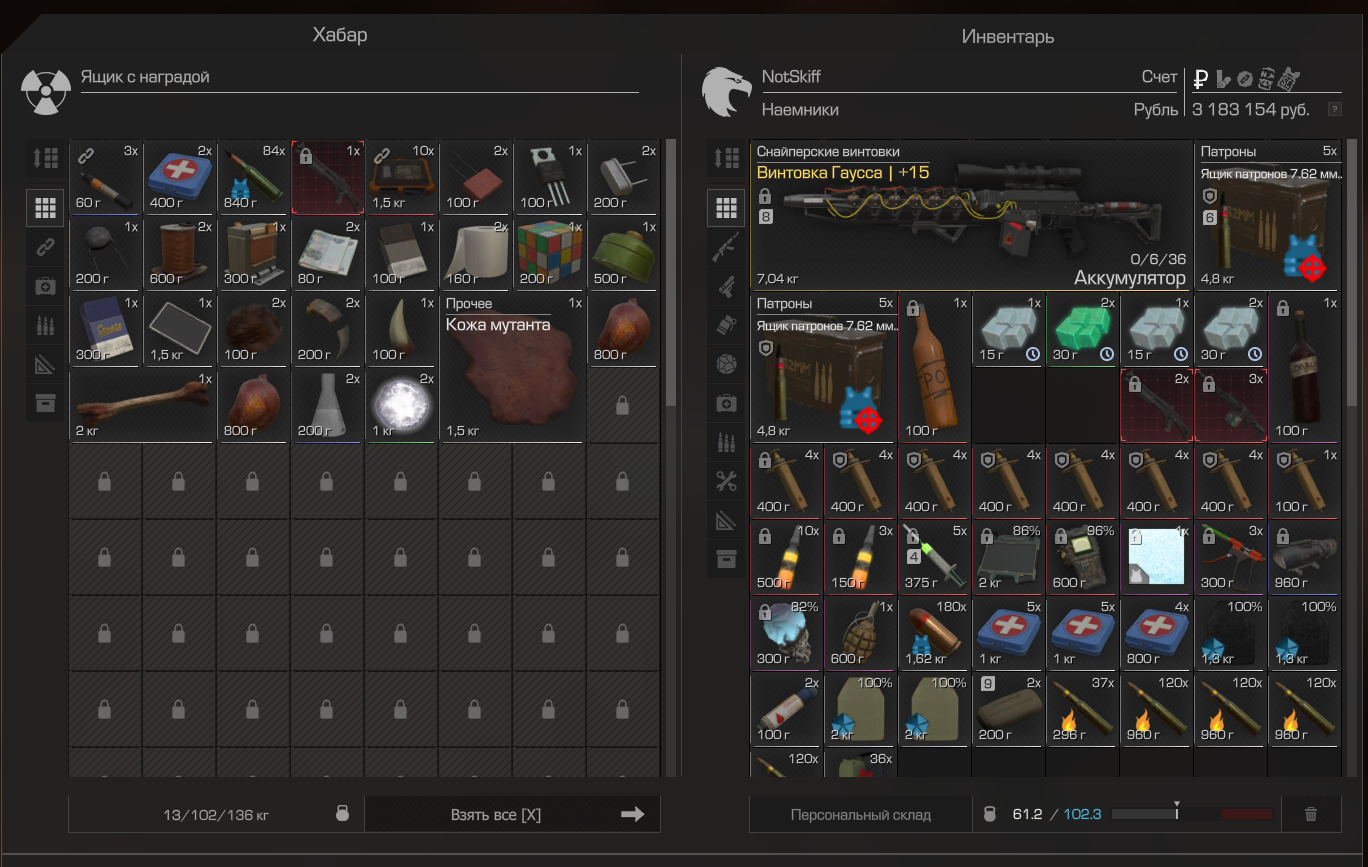Pick the 180x bullet ammo stack
The height and width of the screenshot is (867, 1368).
[x=934, y=634]
